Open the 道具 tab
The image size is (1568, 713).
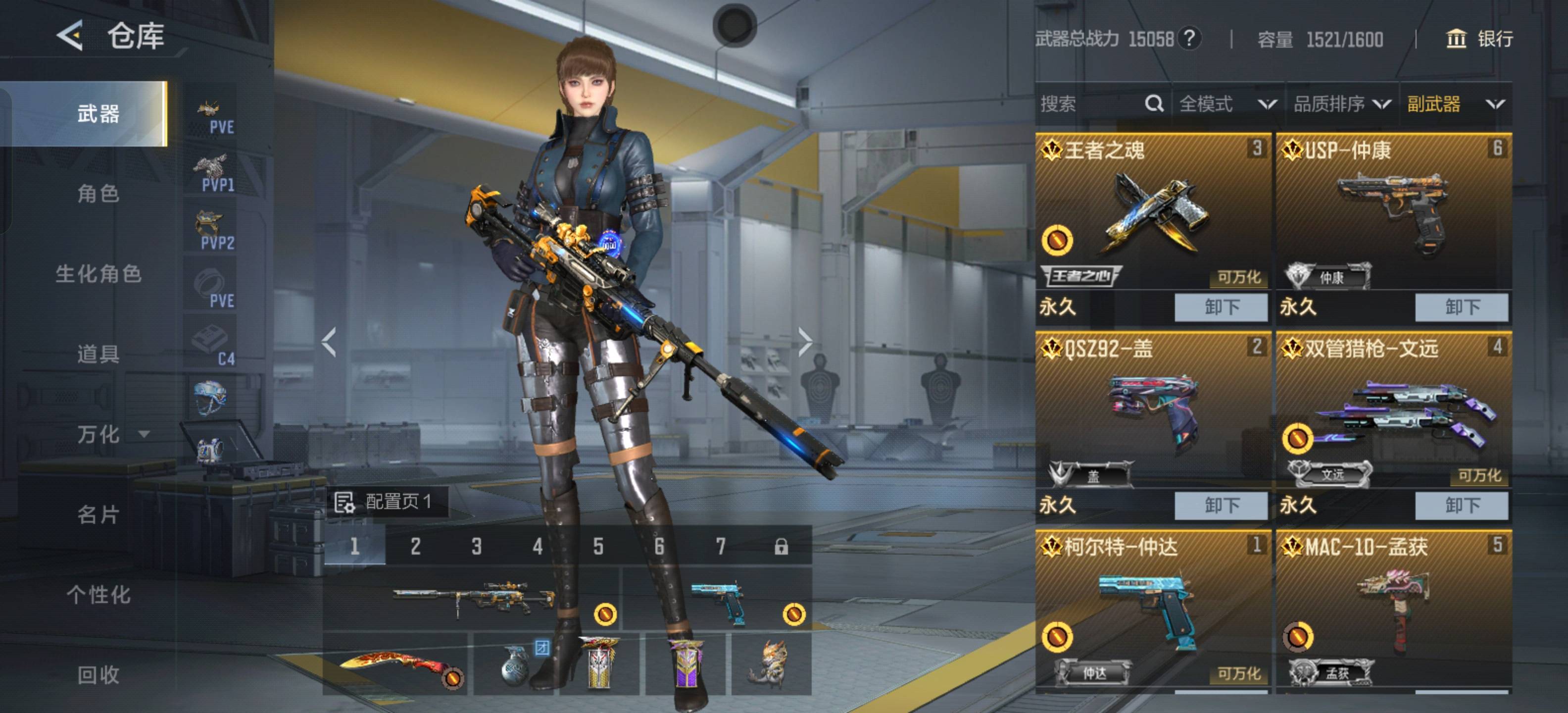click(98, 354)
